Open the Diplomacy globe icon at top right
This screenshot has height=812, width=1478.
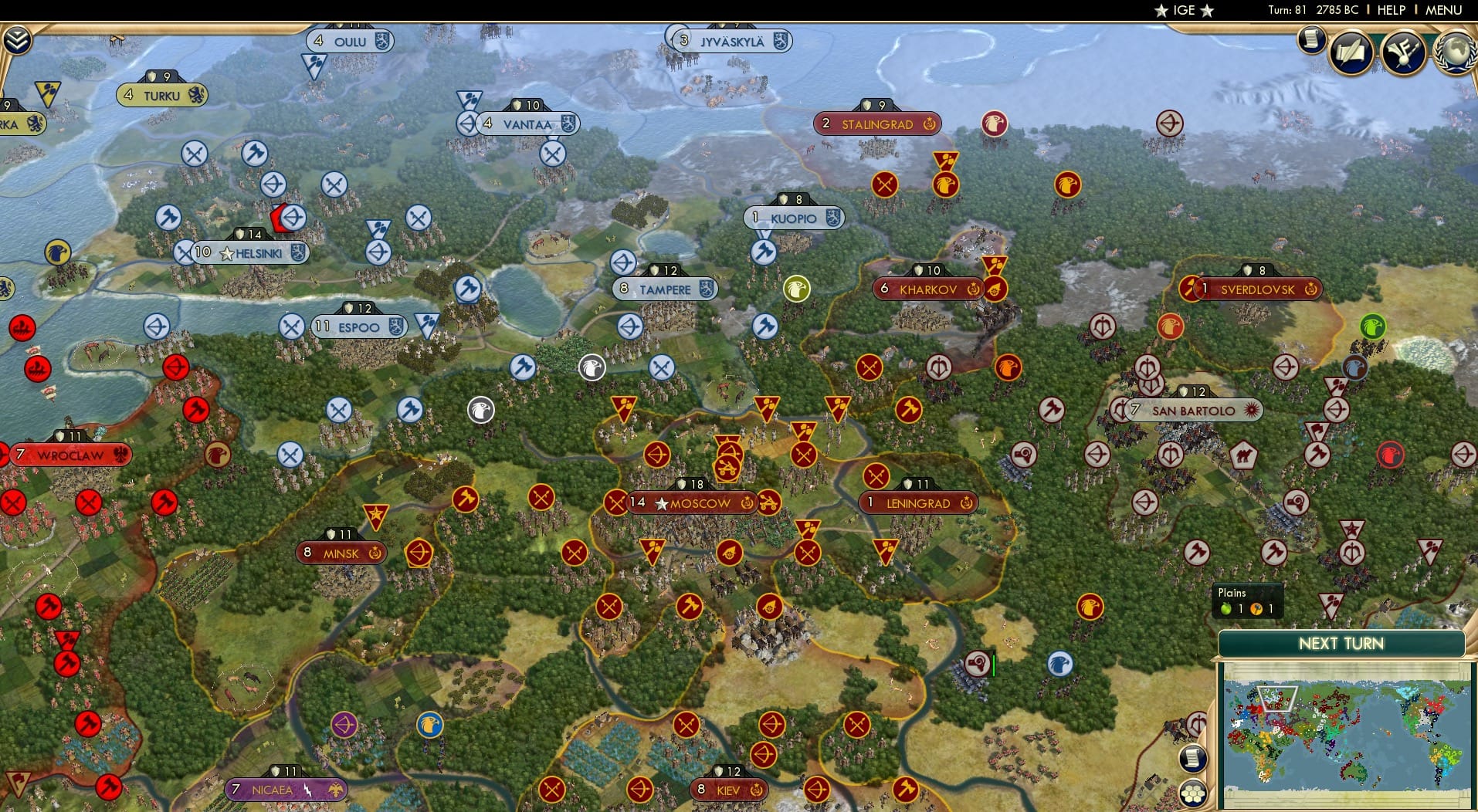pyautogui.click(x=1455, y=52)
